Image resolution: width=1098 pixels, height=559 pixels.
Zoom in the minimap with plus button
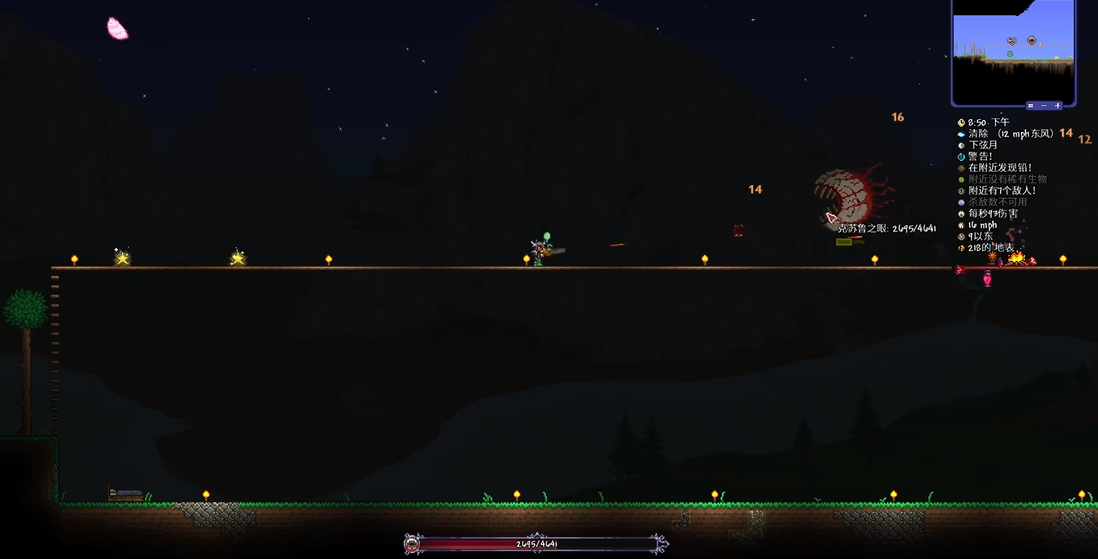pos(1058,105)
